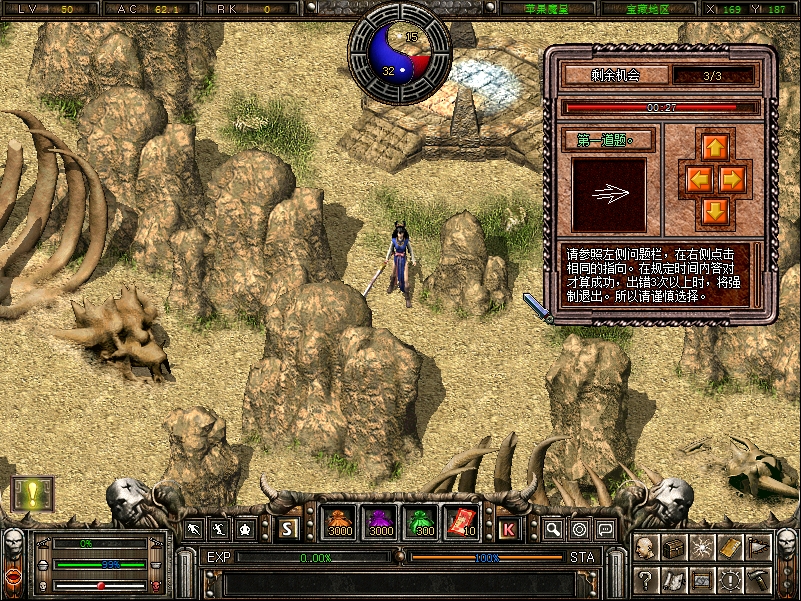Select the right arrow answer button
The height and width of the screenshot is (601, 801).
pos(732,179)
